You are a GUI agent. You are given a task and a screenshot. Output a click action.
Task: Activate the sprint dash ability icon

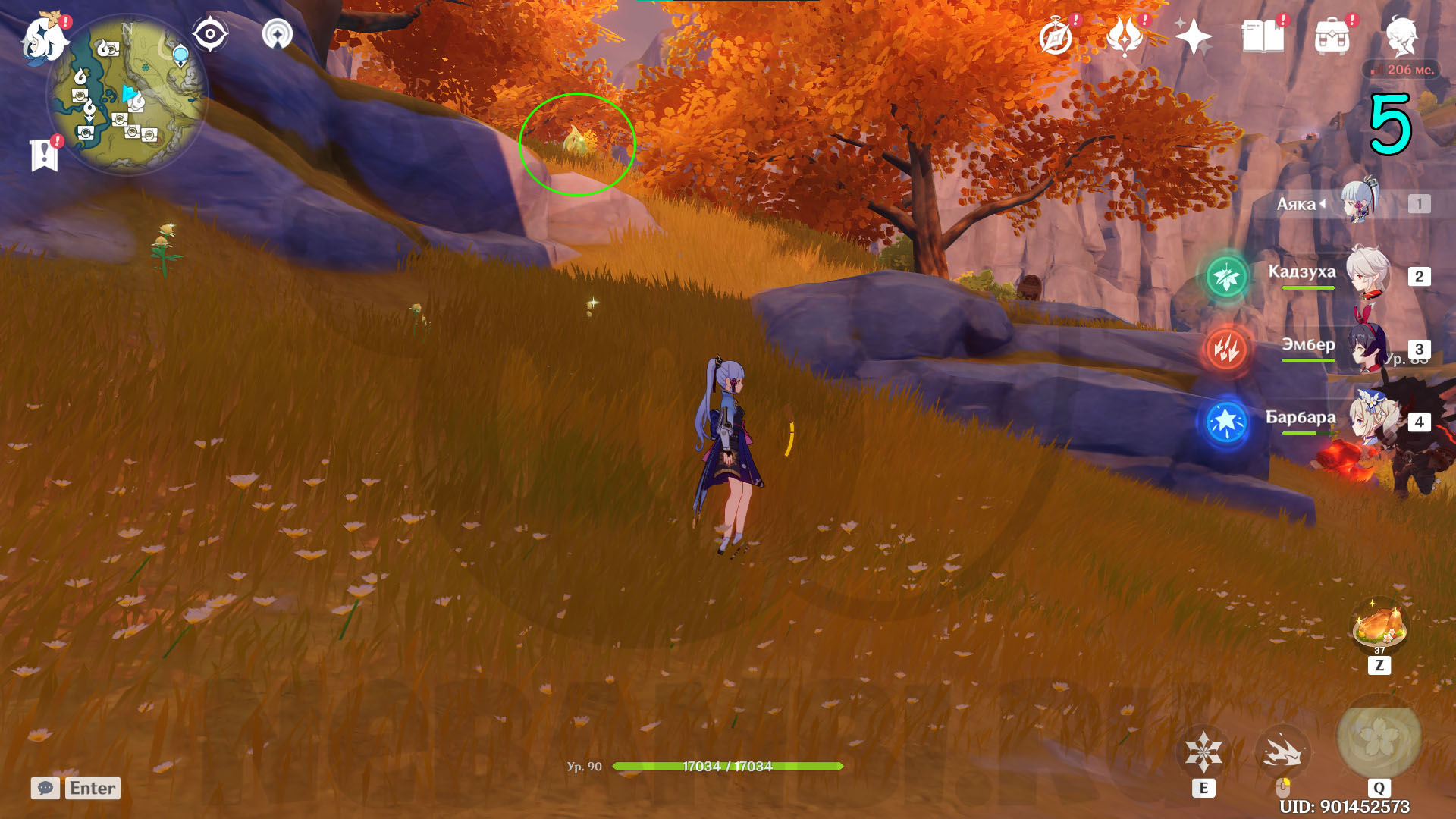[1282, 752]
